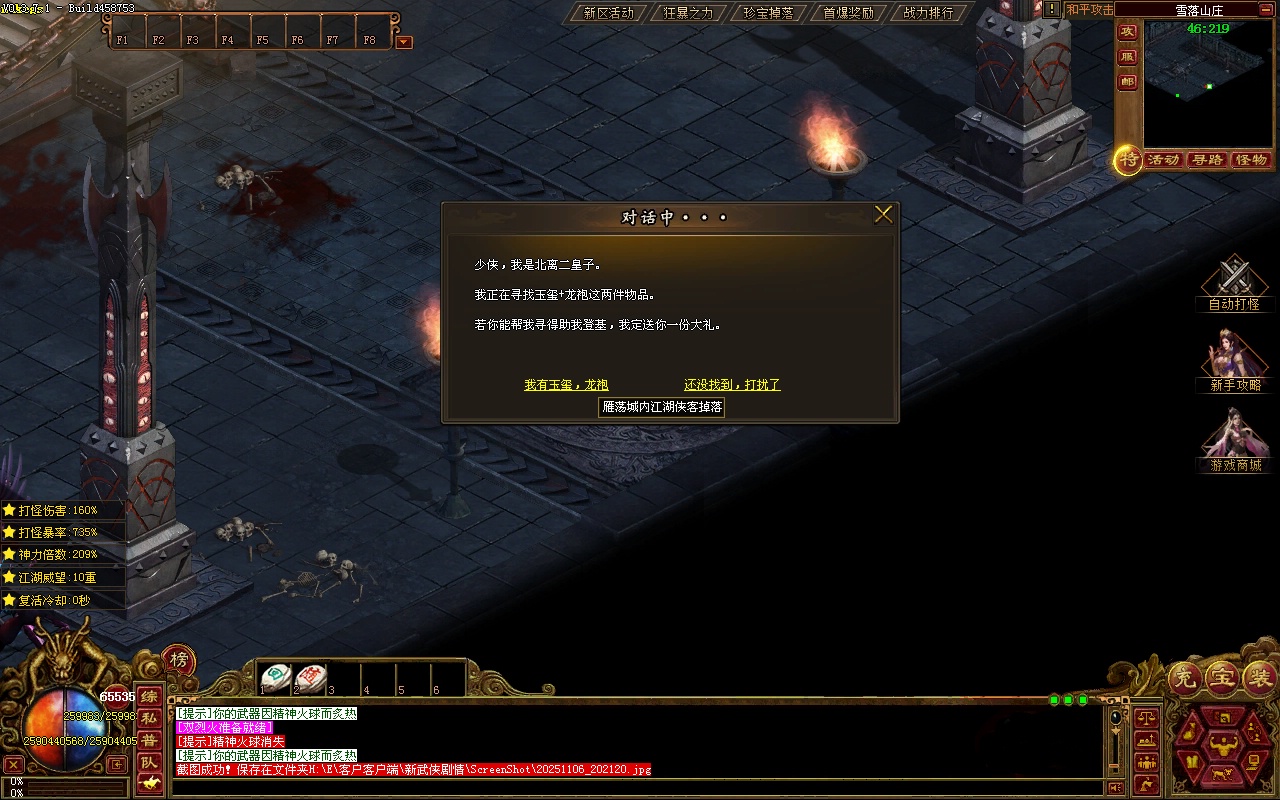
Task: Open the 活动 events button under minimap
Action: click(x=1163, y=160)
